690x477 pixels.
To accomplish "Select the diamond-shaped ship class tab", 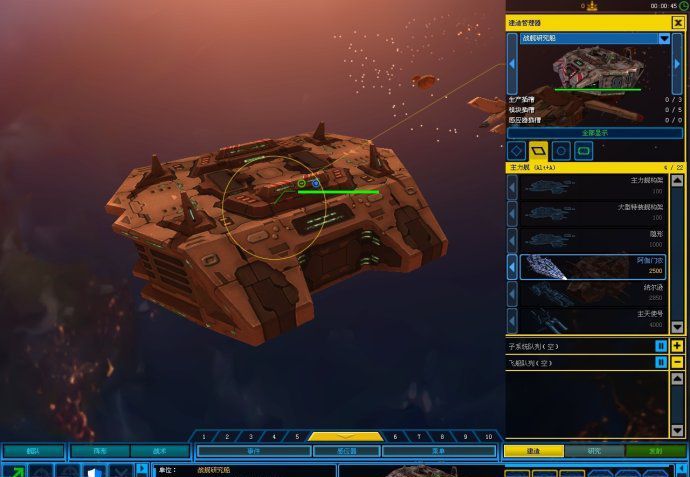I will point(517,151).
